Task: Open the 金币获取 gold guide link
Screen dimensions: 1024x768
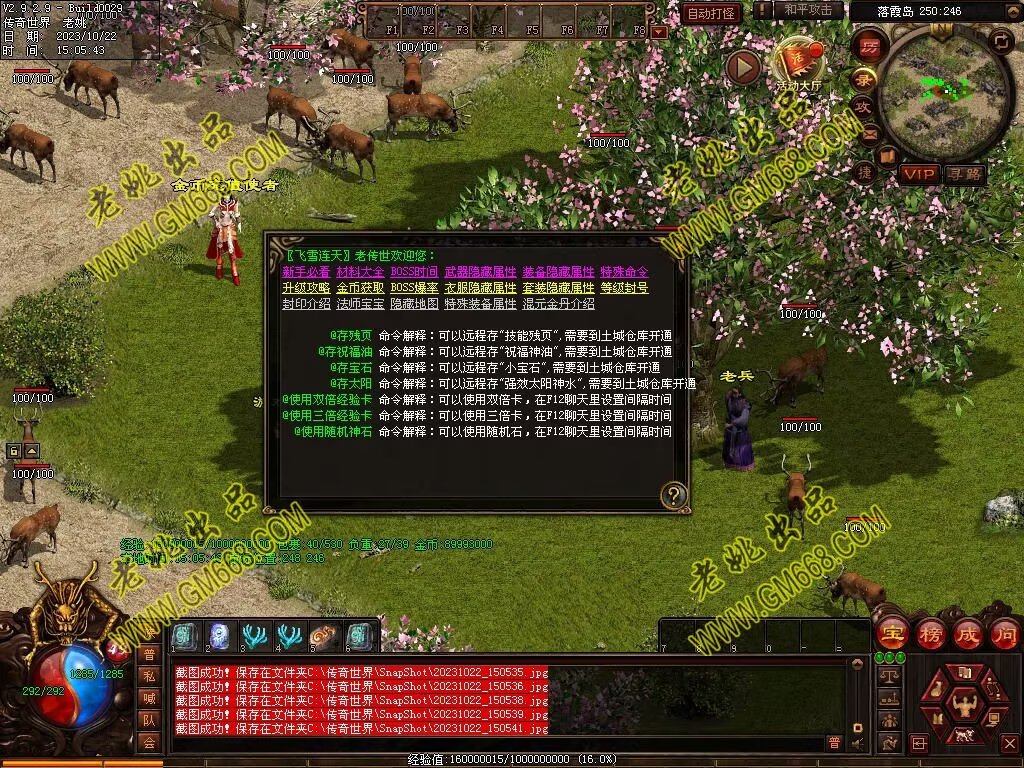Action: [x=360, y=288]
